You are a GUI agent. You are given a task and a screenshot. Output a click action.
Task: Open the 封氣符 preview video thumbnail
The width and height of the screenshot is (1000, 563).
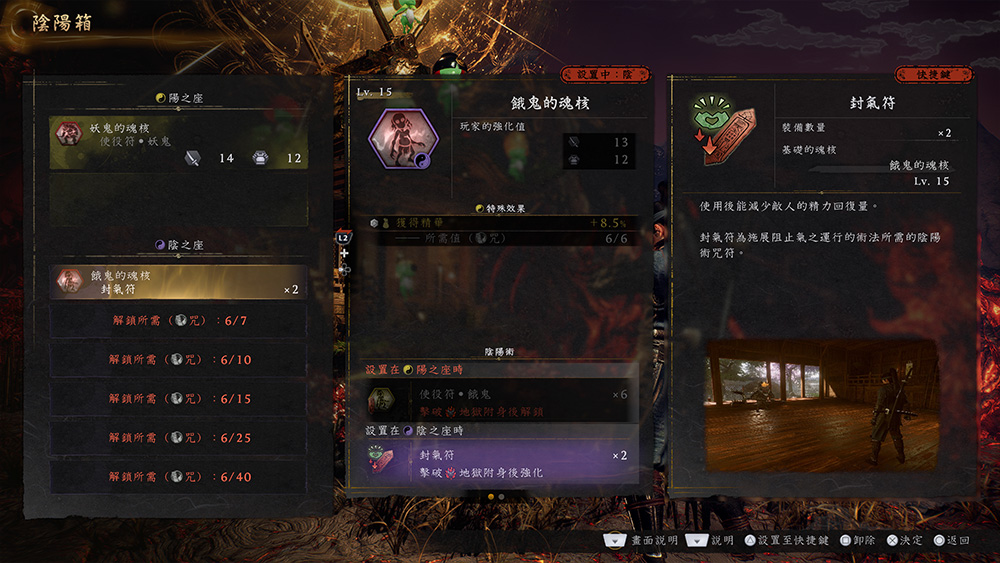click(822, 403)
